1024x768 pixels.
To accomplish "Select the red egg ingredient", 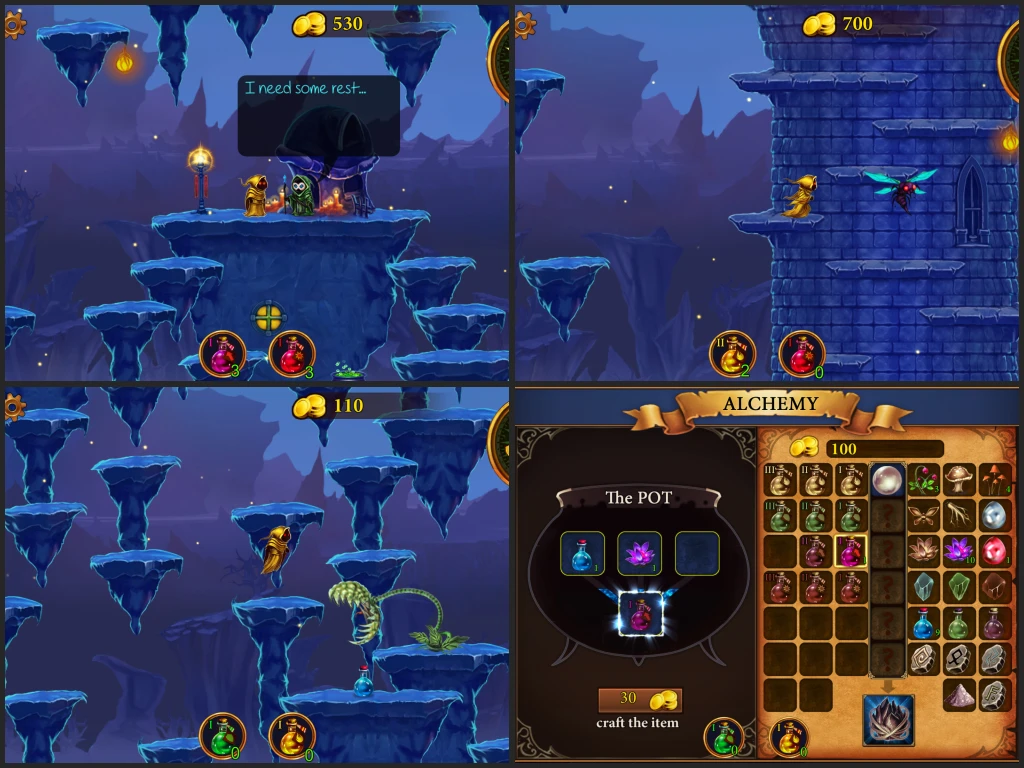I will [x=995, y=551].
